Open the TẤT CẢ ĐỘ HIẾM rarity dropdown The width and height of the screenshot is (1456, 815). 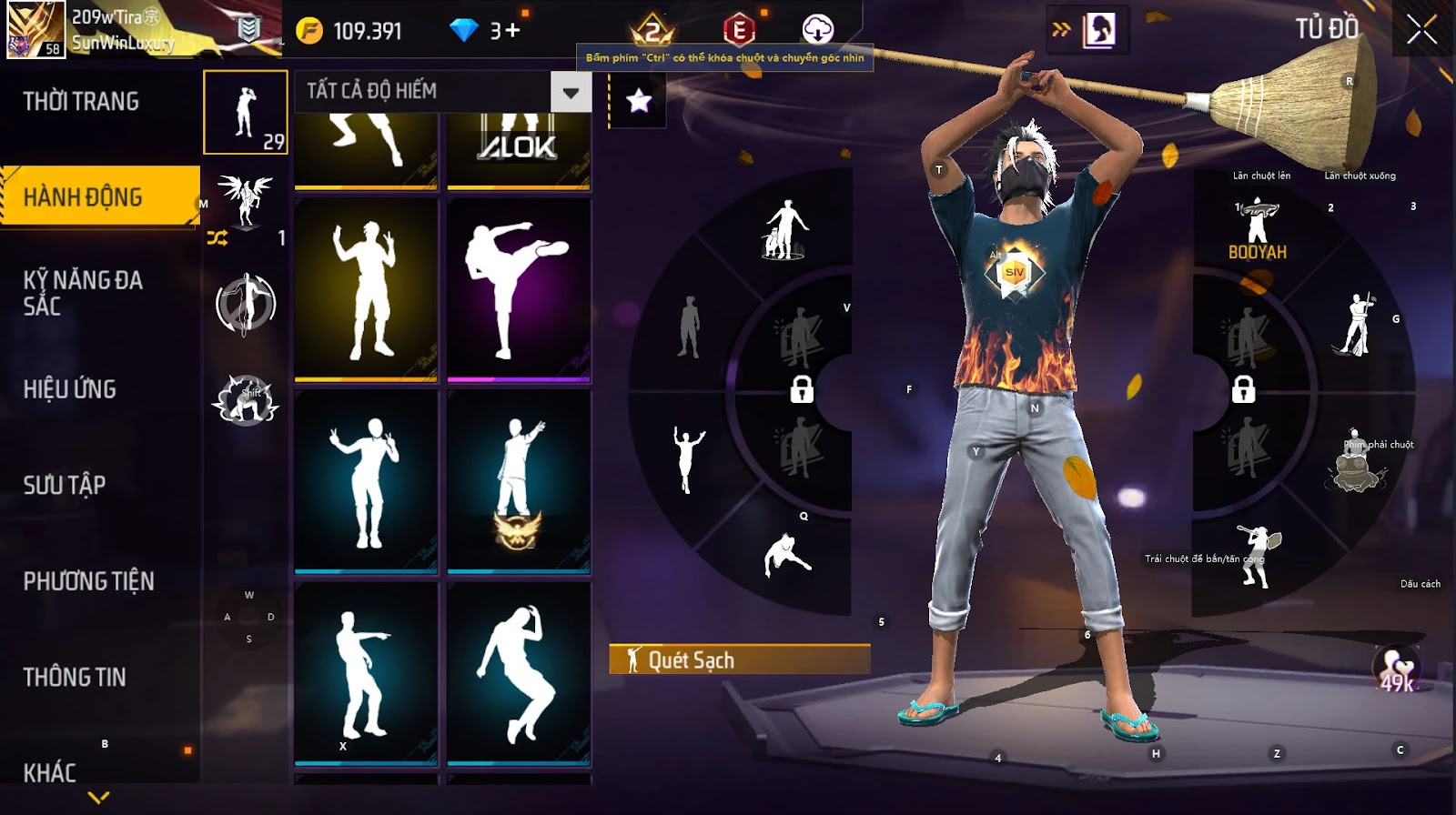(571, 92)
